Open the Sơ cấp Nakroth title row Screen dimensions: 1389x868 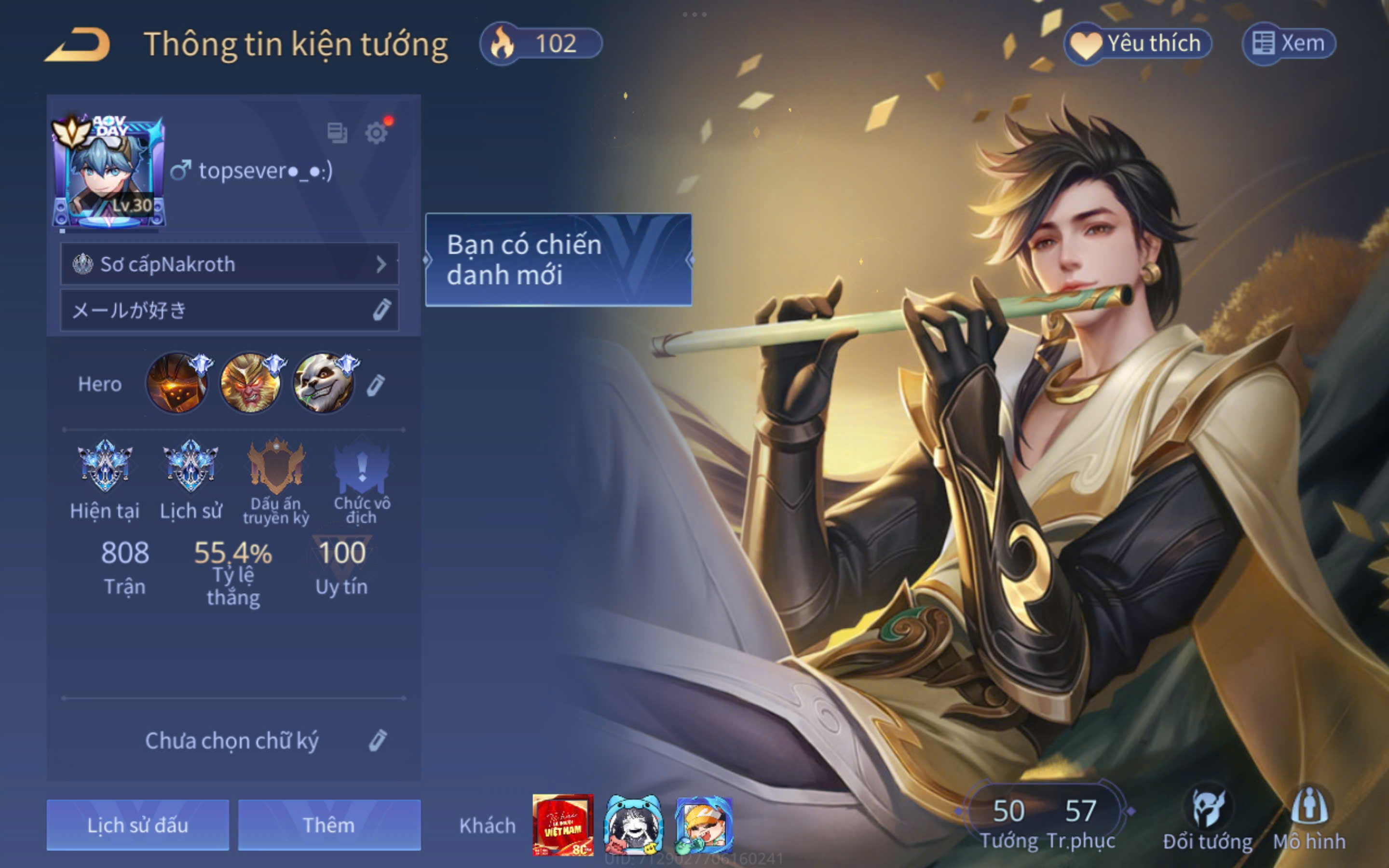coord(230,264)
